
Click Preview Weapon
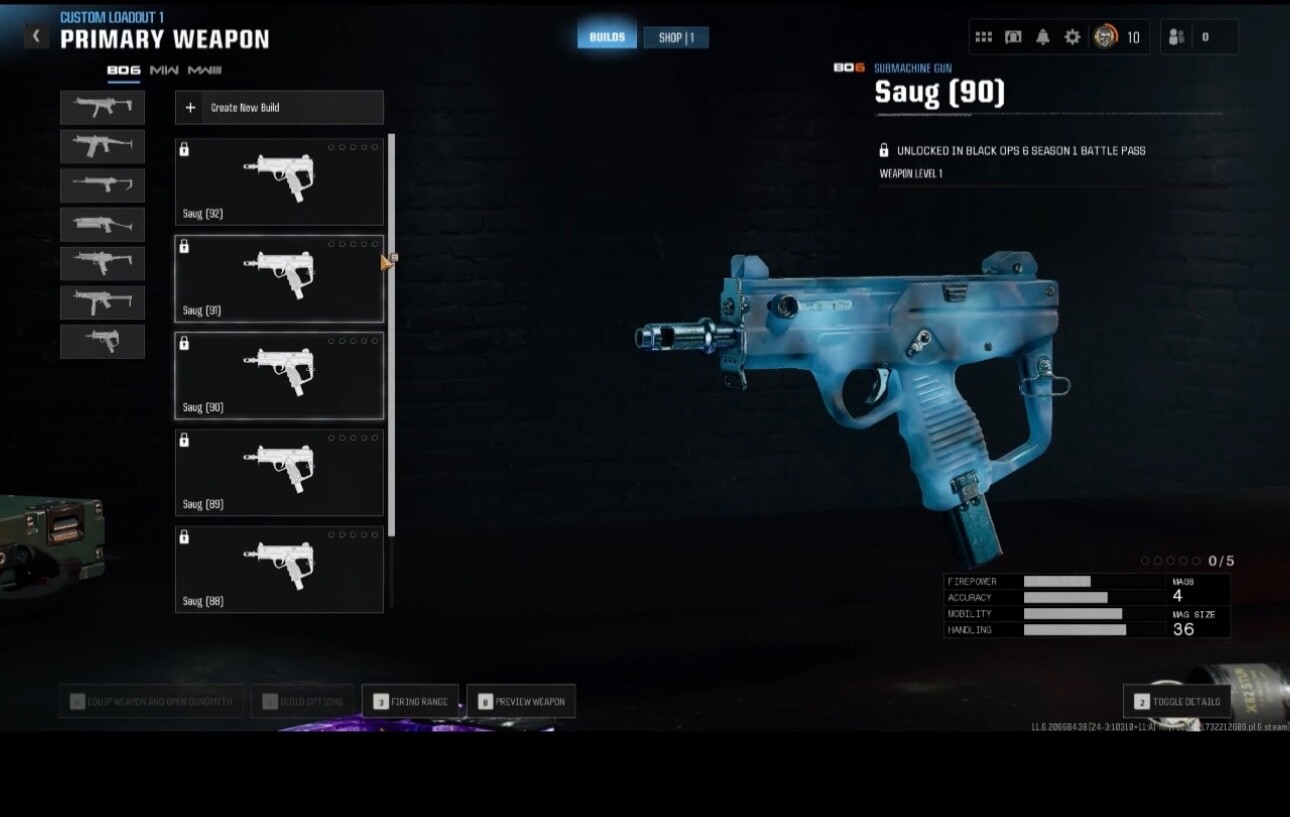pyautogui.click(x=521, y=701)
